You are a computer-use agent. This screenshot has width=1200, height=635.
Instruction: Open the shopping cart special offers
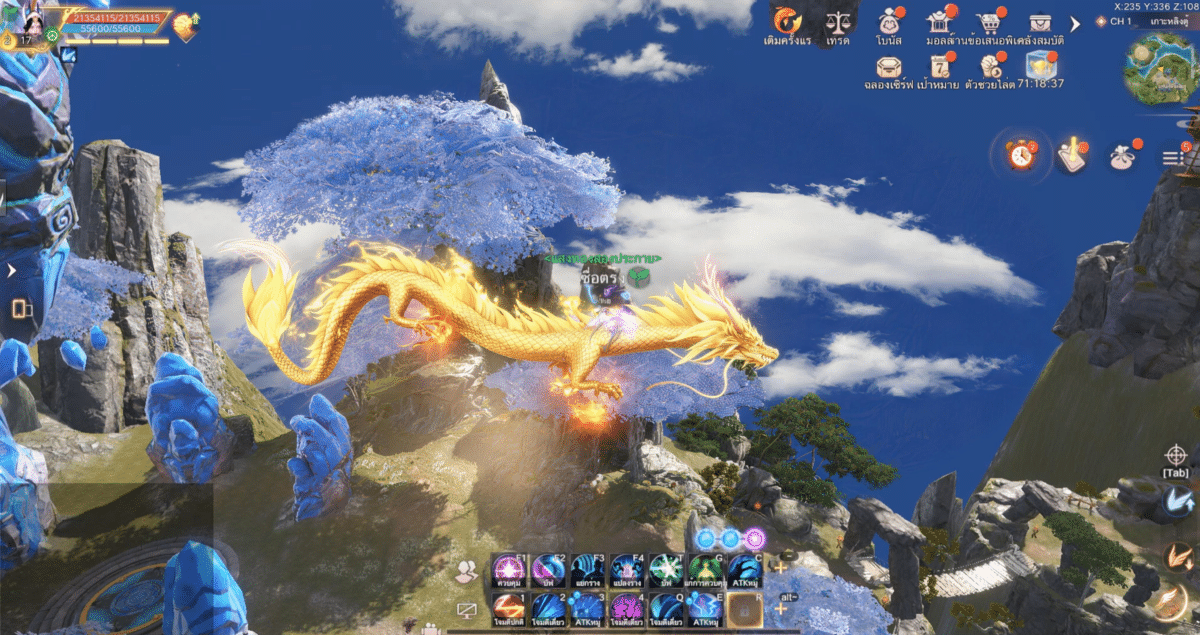990,23
